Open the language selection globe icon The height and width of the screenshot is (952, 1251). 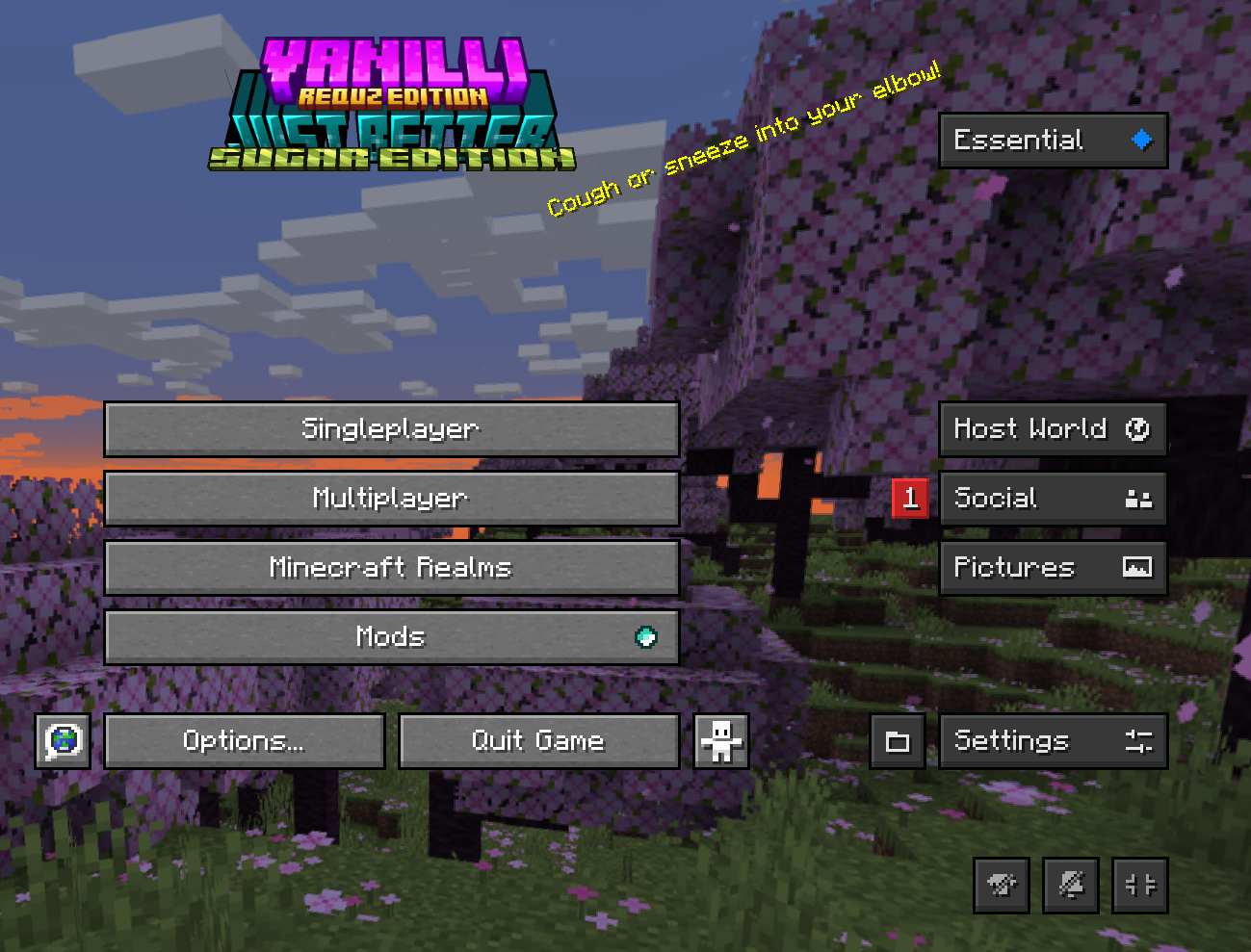[x=61, y=741]
